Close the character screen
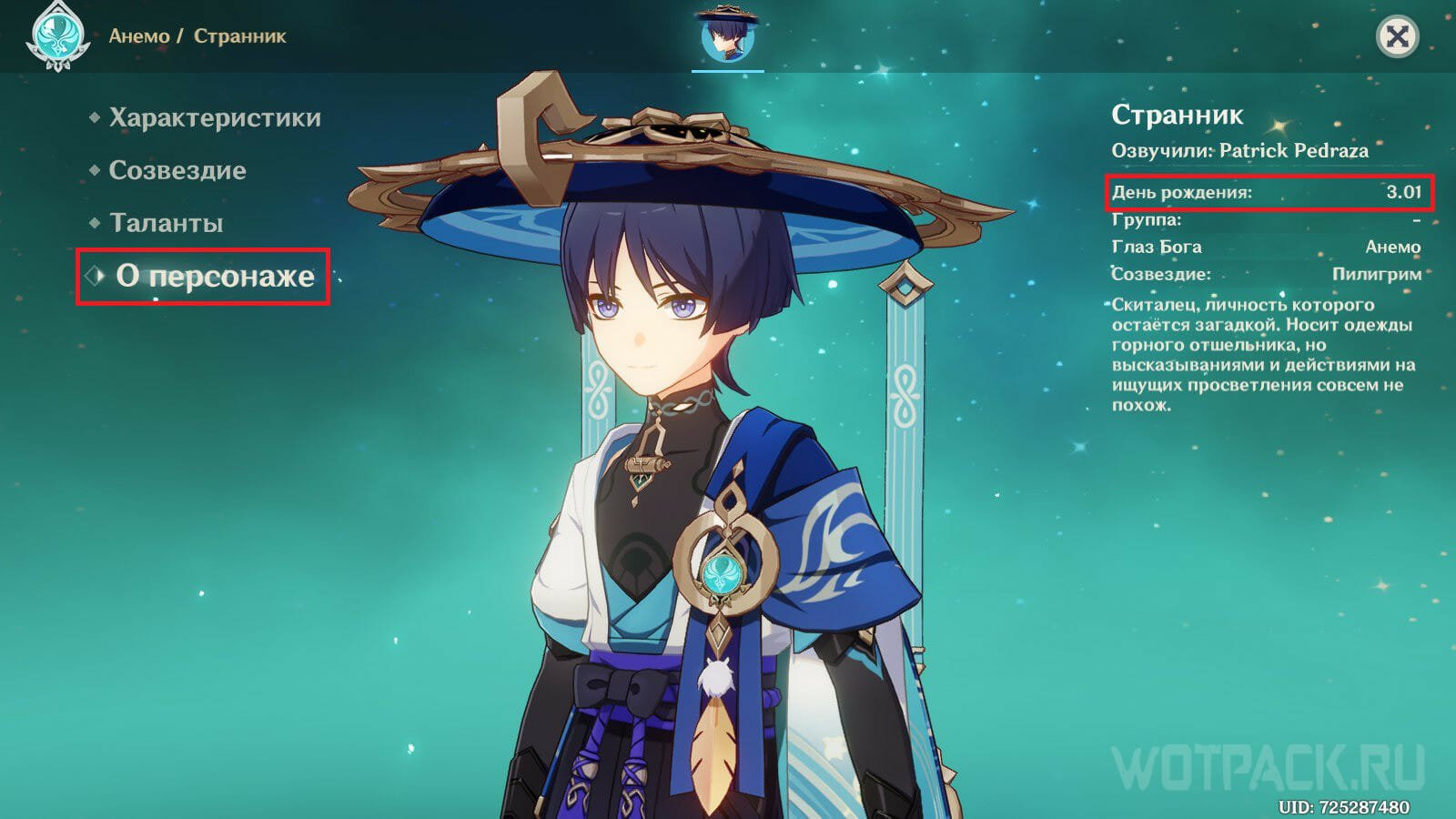 pyautogui.click(x=1397, y=36)
